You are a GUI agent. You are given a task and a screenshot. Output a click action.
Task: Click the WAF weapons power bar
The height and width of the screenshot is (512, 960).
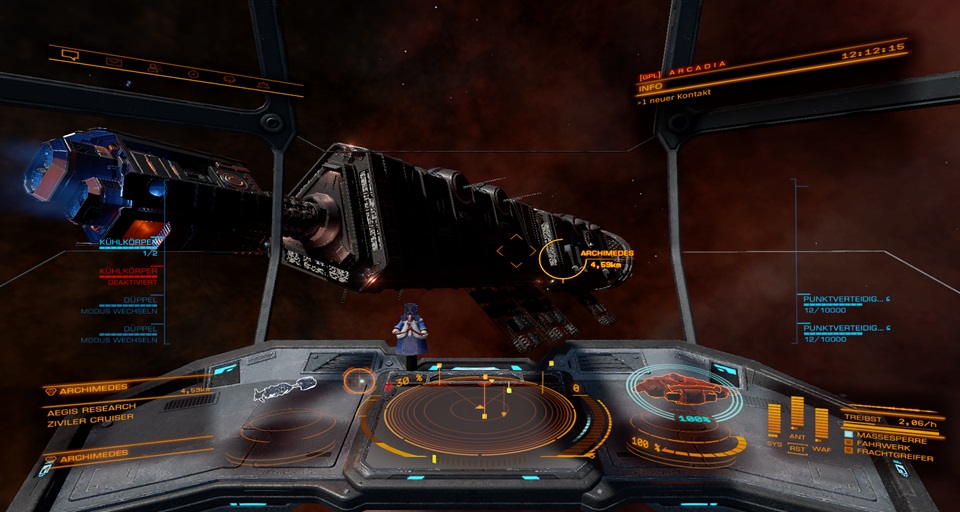[x=821, y=422]
